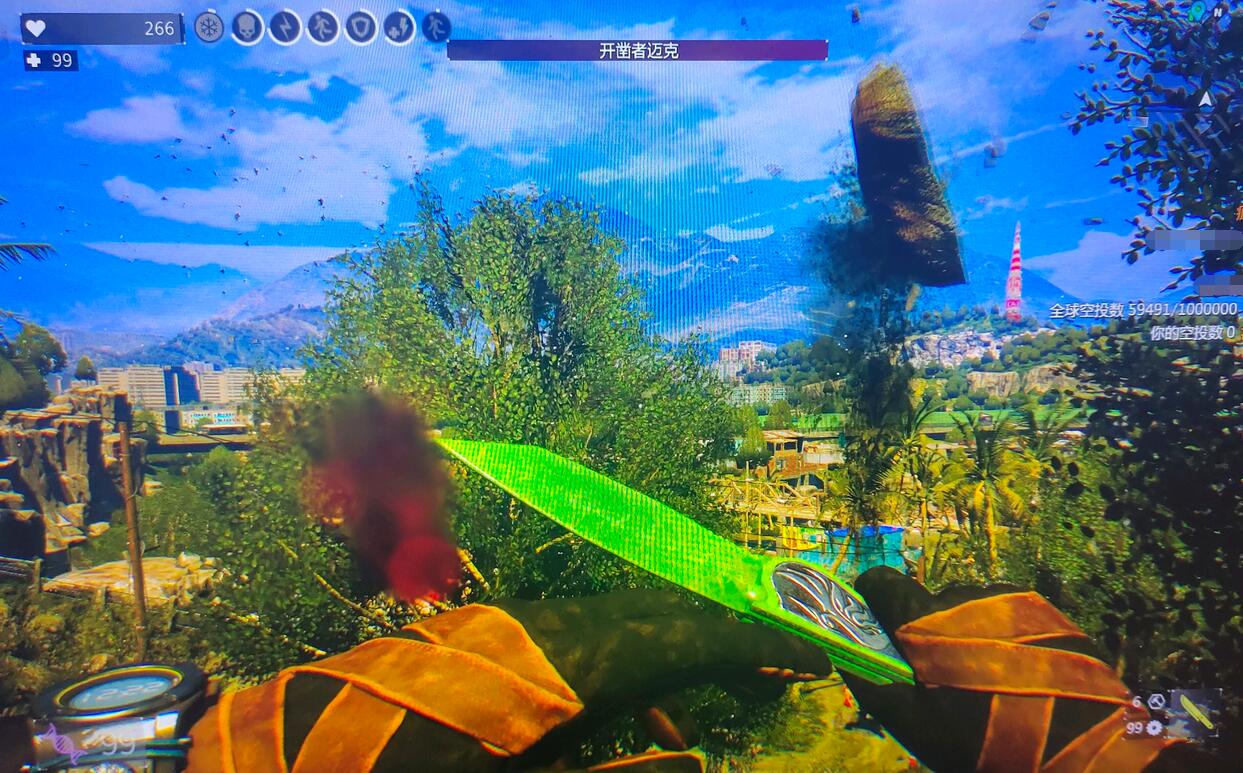Select the skull buff icon
Screen dimensions: 1243x773
(247, 27)
